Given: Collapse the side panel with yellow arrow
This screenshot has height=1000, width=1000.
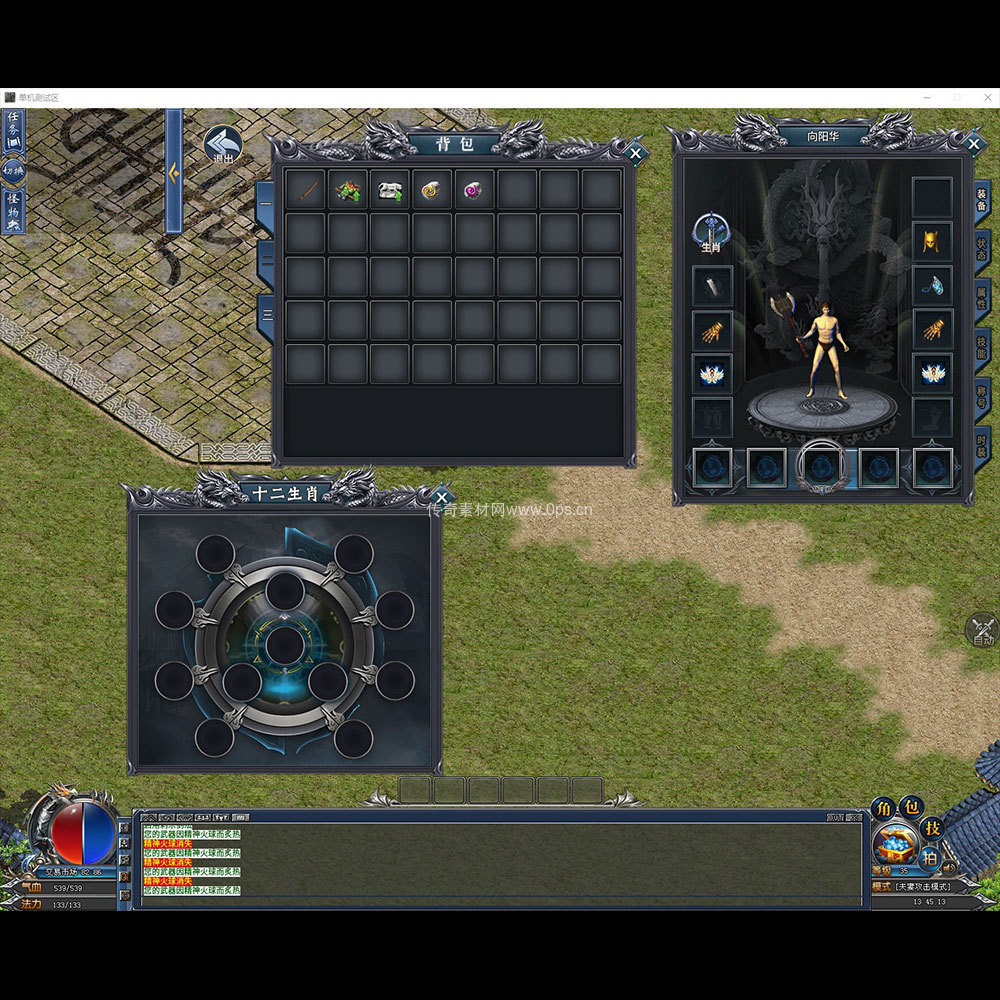Looking at the screenshot, I should (x=174, y=172).
